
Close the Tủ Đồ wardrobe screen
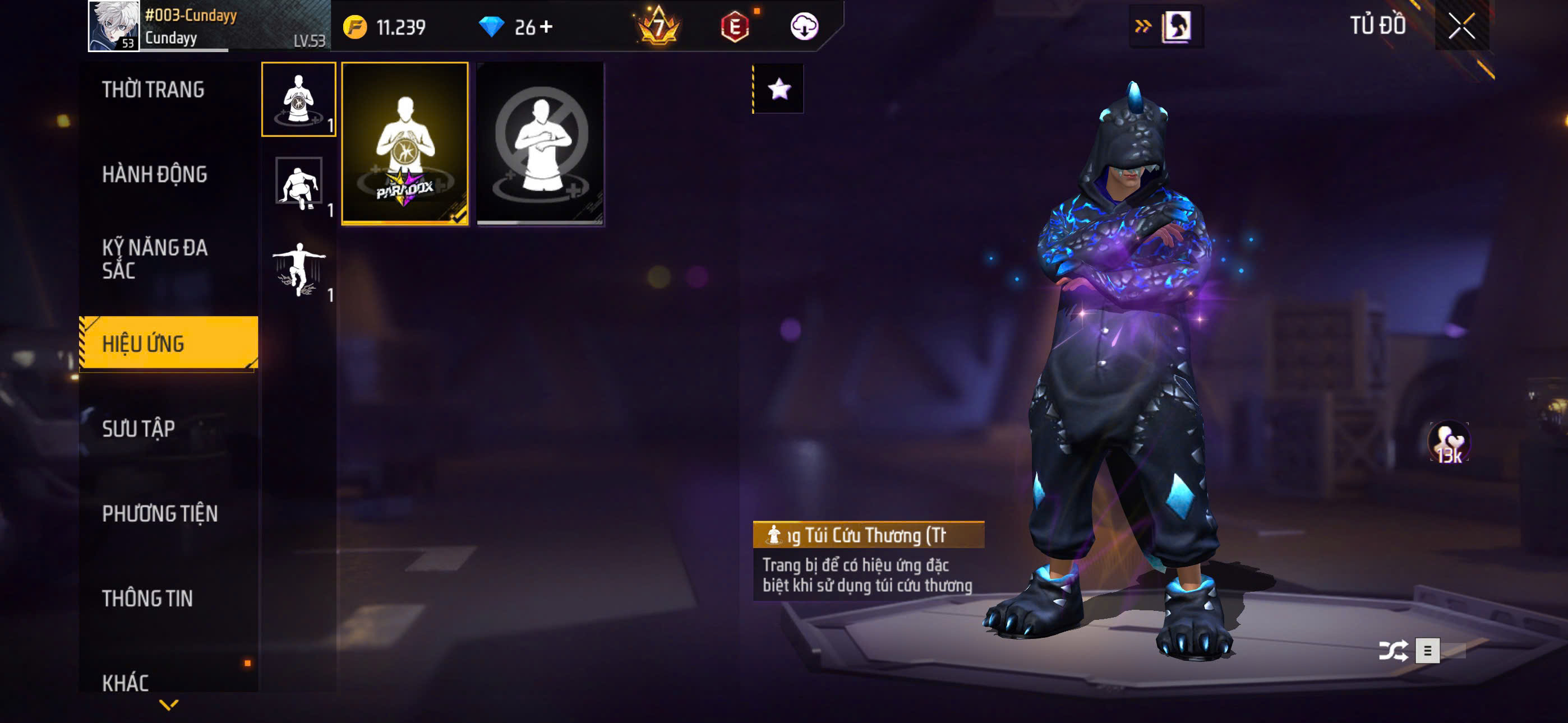(1461, 26)
